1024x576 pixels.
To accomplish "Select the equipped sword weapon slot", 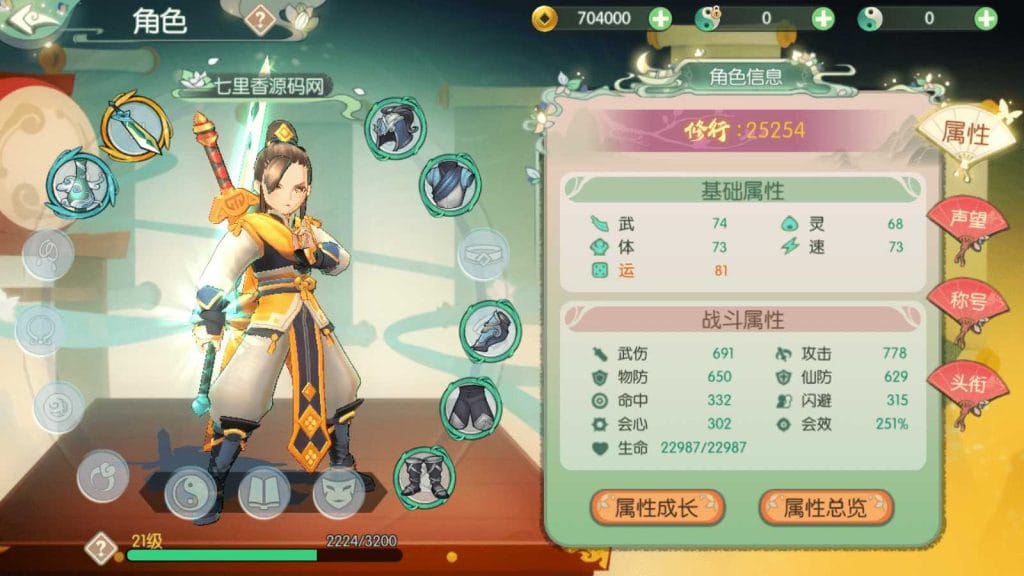I will (x=134, y=126).
